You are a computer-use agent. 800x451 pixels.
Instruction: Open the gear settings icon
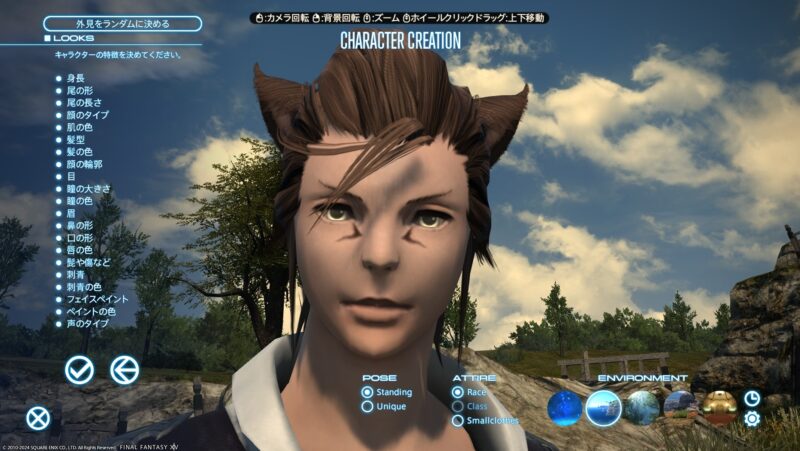point(752,418)
